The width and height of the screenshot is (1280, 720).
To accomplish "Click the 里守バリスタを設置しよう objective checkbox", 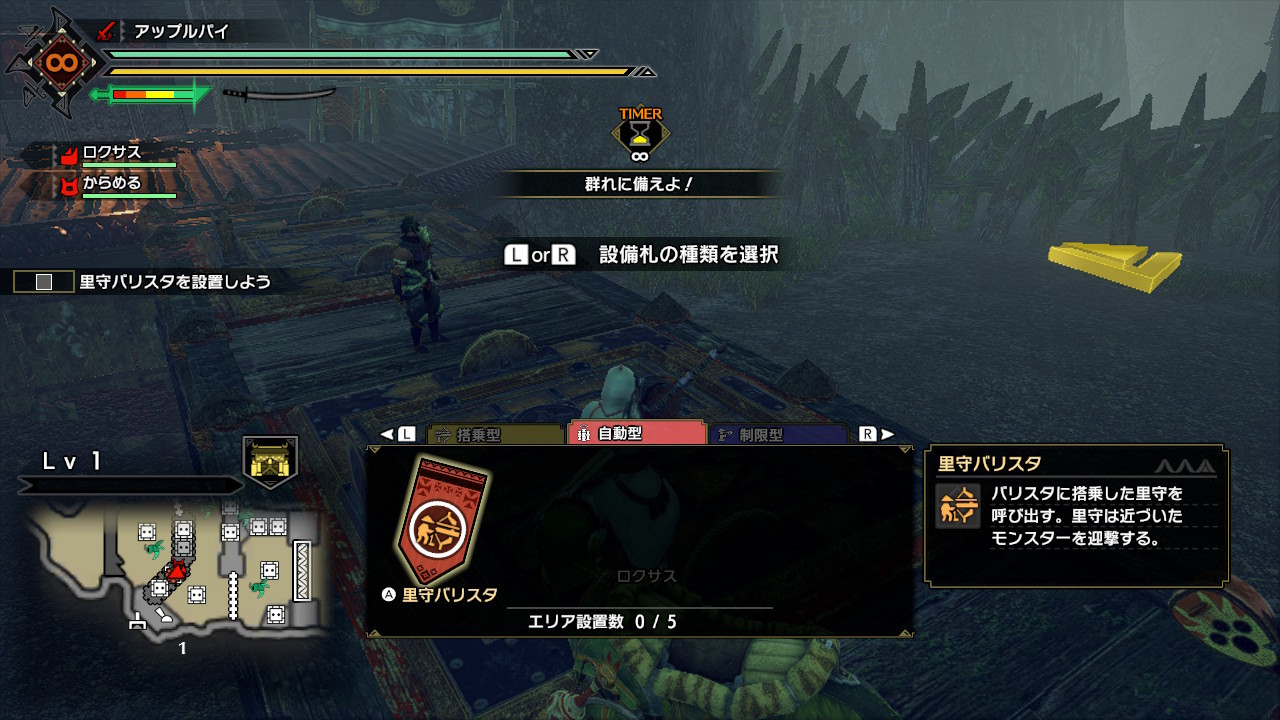I will coord(43,282).
